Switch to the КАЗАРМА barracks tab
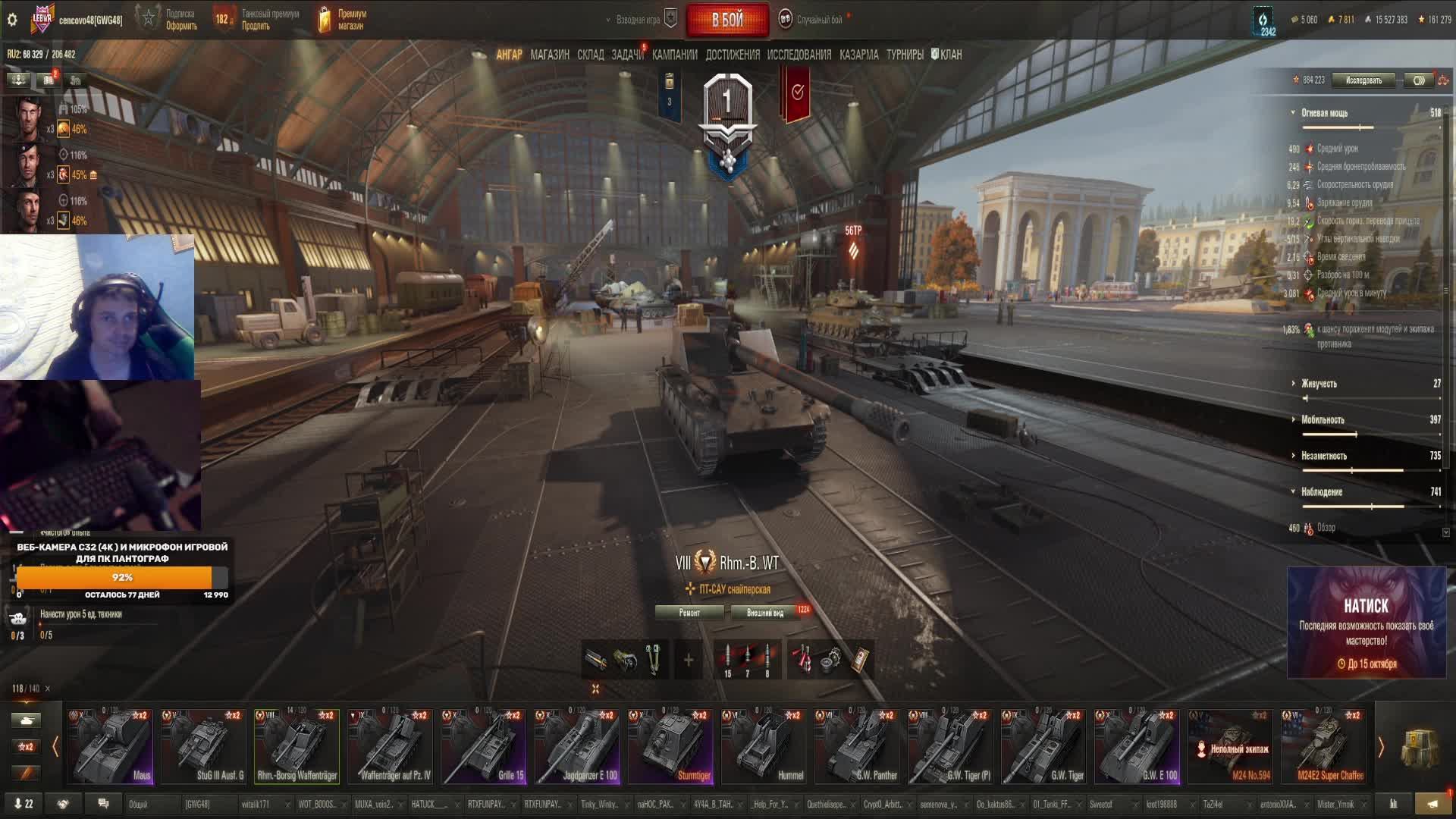 pos(858,55)
